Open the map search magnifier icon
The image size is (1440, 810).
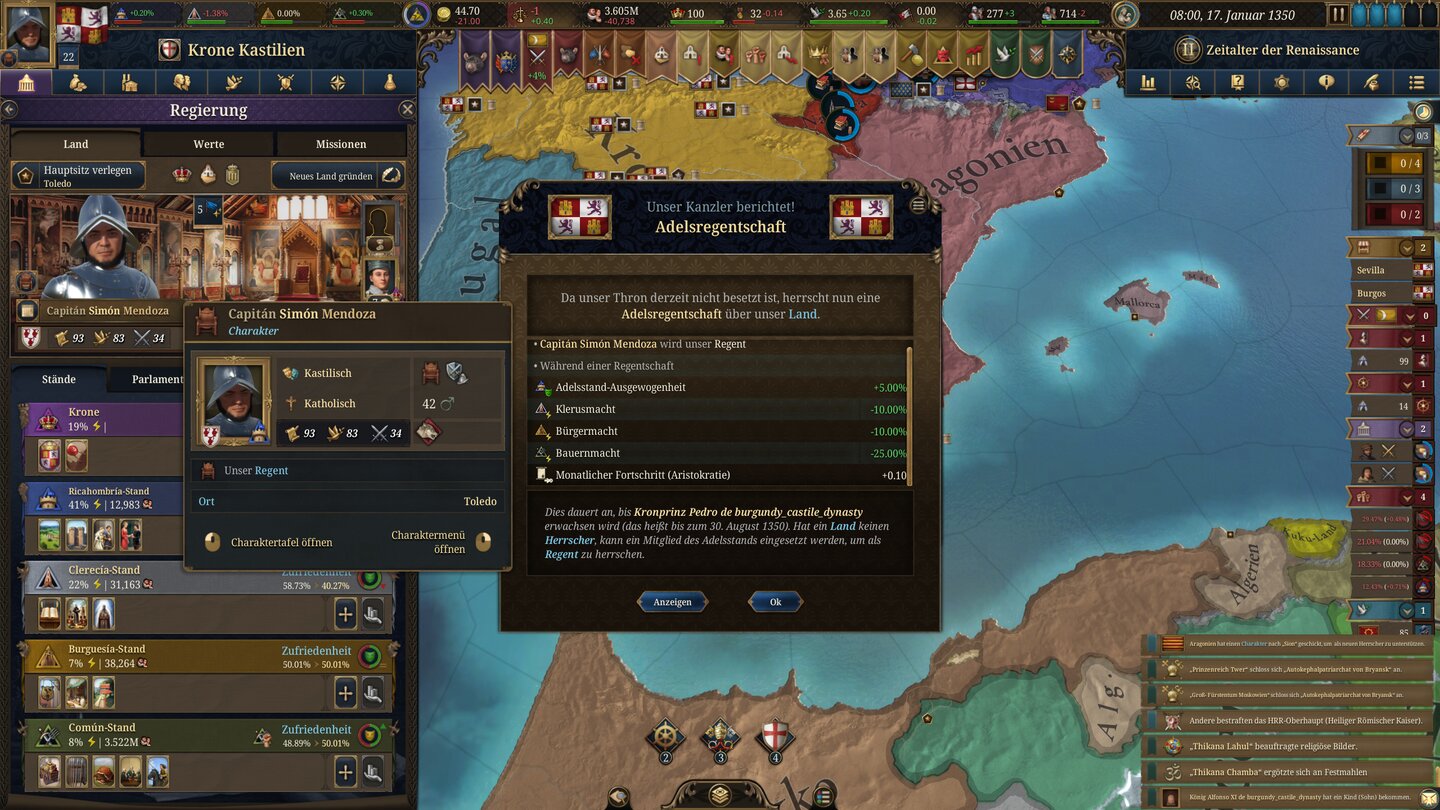(x=1192, y=83)
